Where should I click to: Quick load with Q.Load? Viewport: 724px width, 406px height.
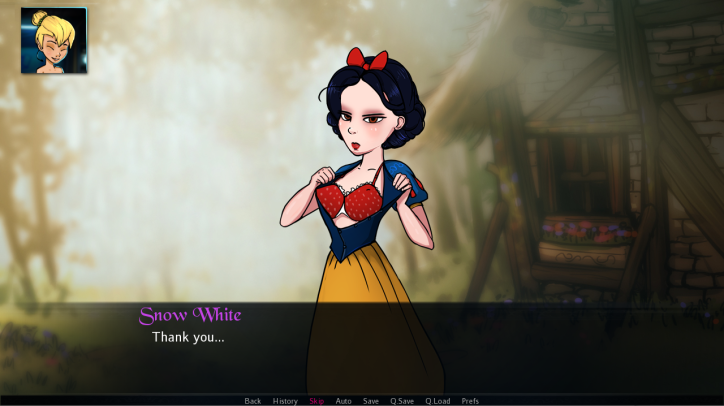tap(438, 401)
